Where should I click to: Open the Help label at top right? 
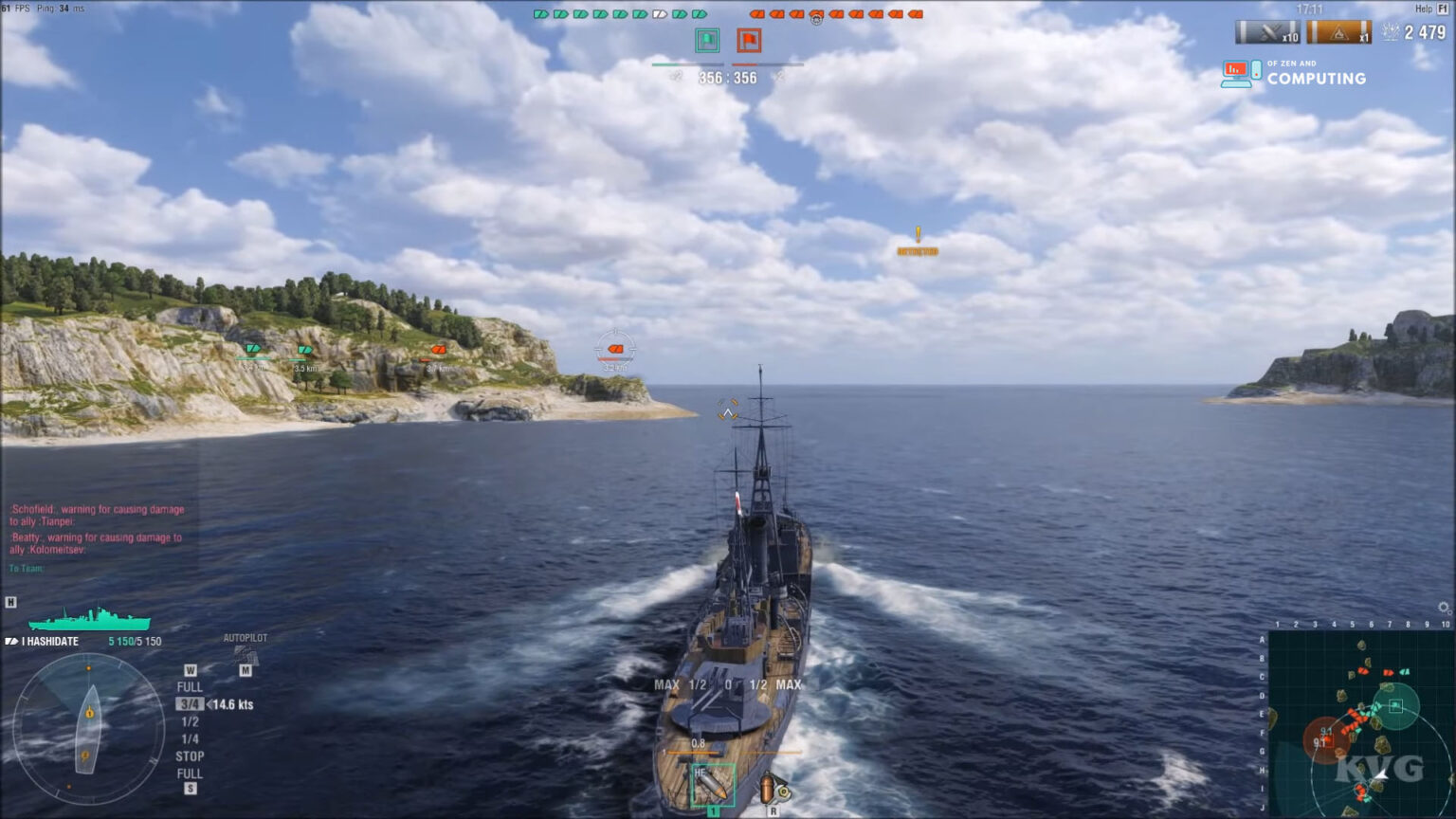pos(1424,9)
